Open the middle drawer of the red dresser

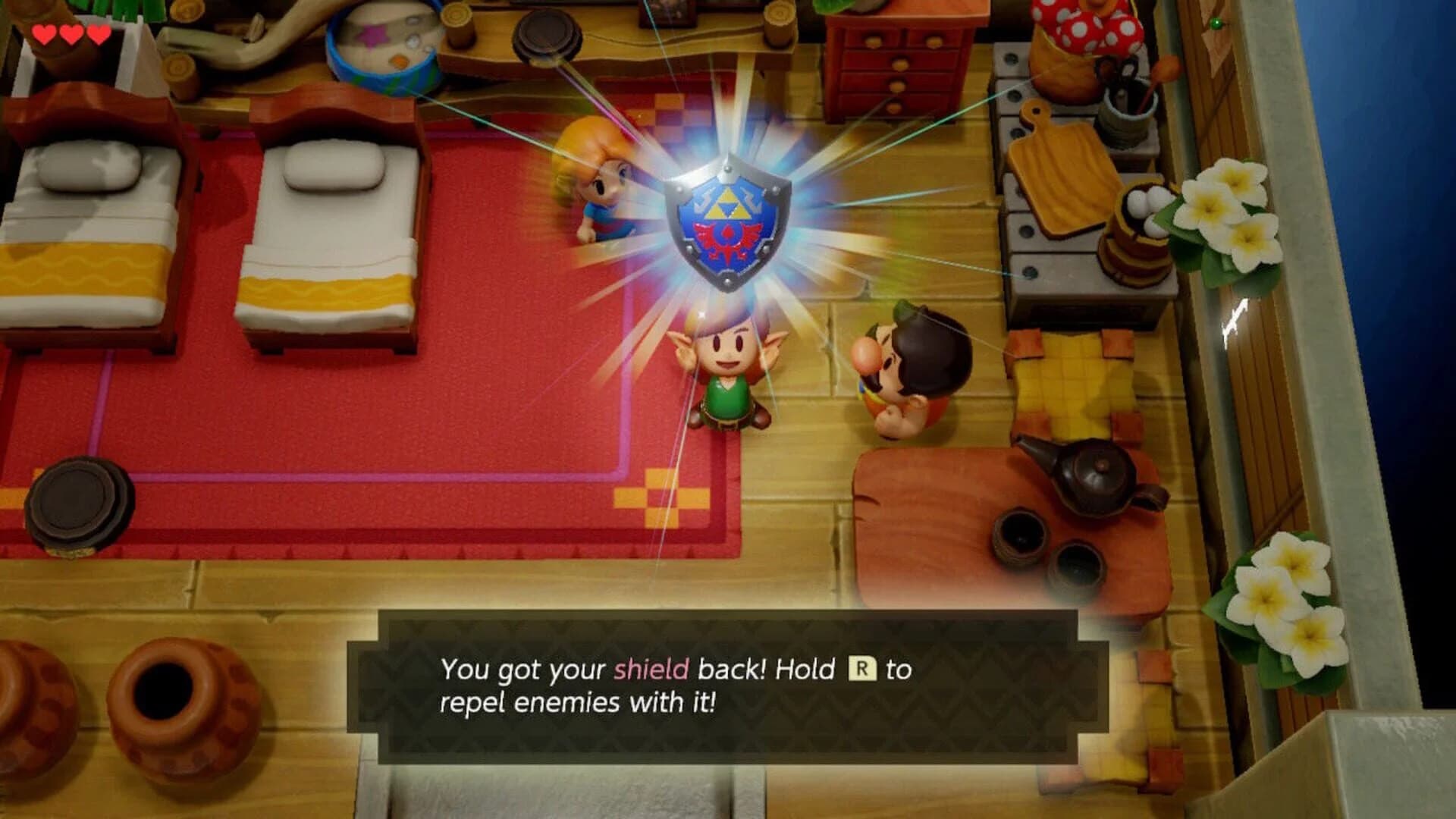point(899,76)
